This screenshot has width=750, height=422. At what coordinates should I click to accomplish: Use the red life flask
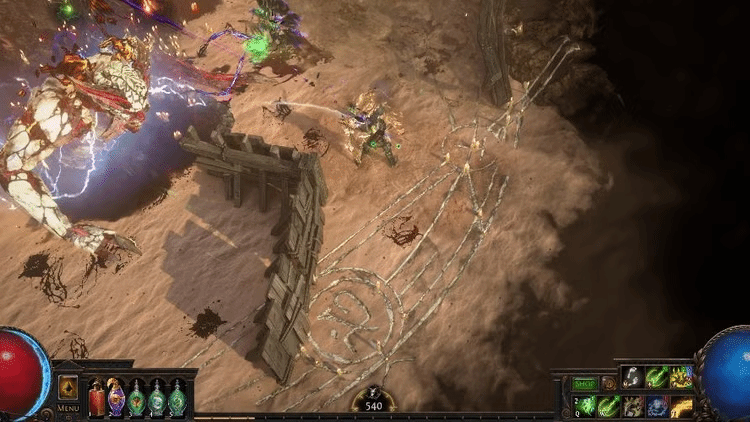[x=96, y=398]
